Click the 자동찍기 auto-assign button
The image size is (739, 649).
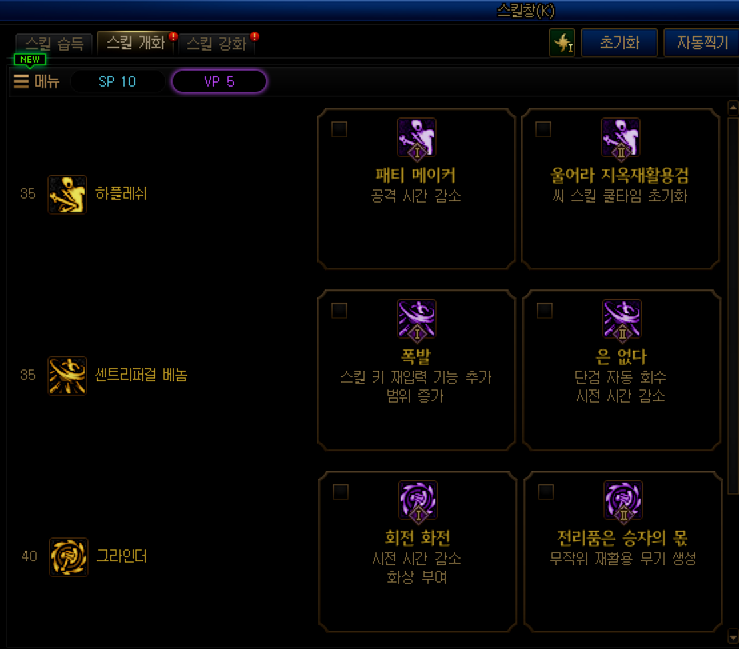pos(702,42)
